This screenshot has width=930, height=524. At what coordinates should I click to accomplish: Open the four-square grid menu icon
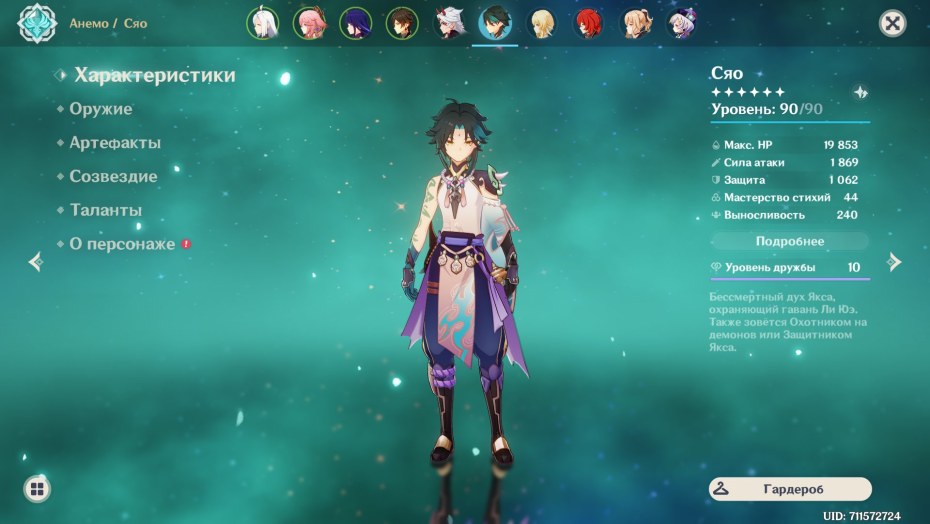(37, 489)
